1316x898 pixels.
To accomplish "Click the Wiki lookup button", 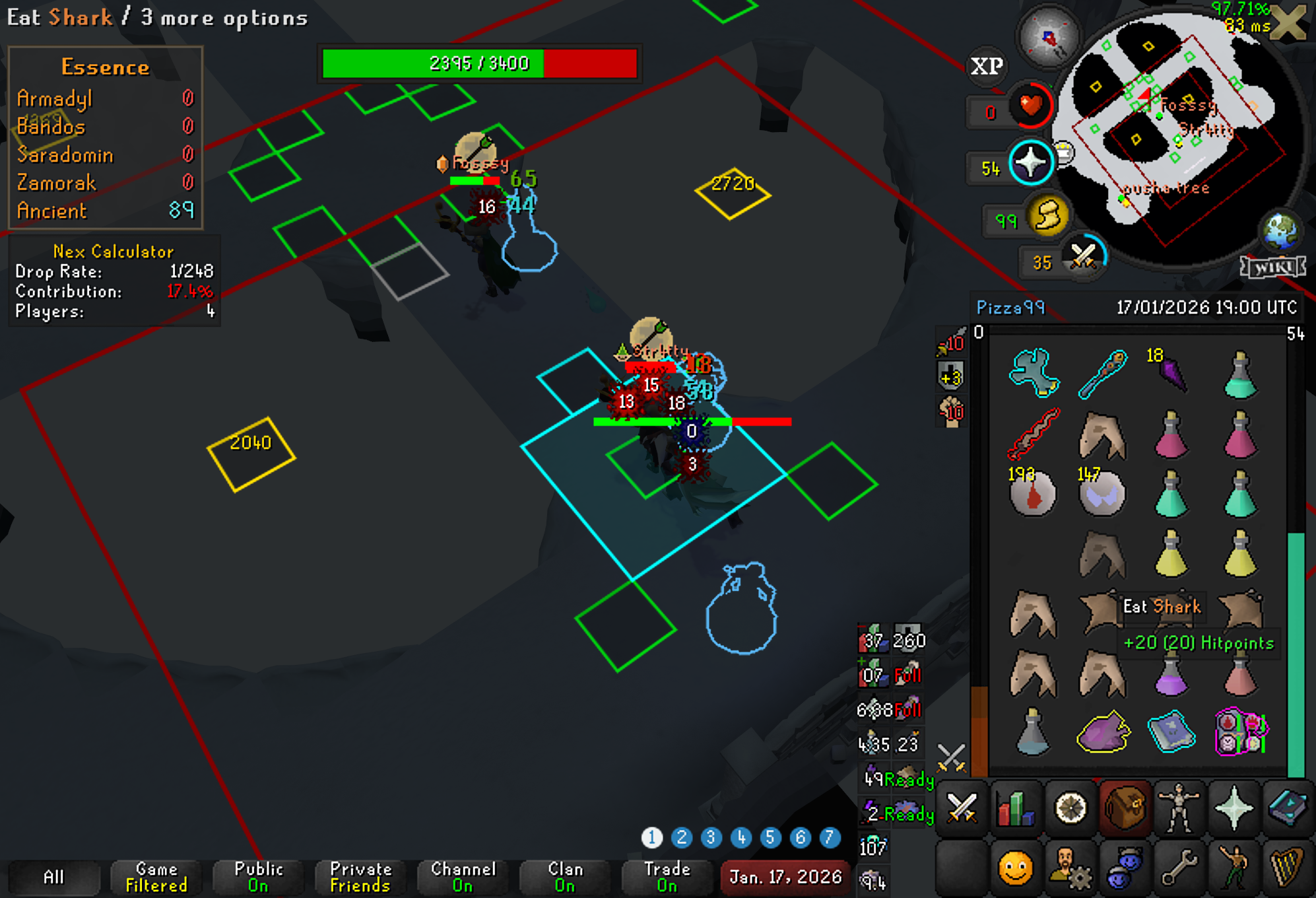I will pyautogui.click(x=1272, y=267).
